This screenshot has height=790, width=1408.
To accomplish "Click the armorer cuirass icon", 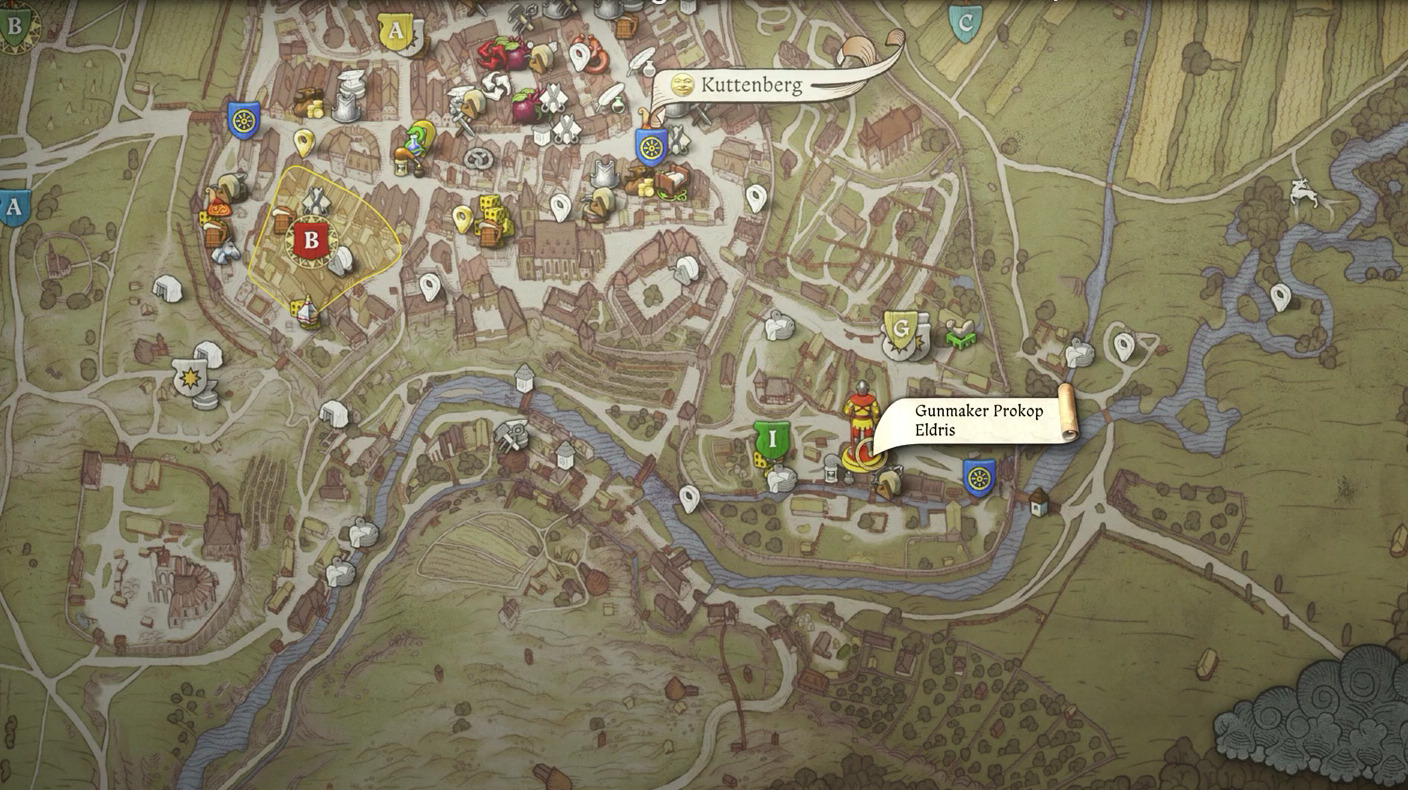I will coord(602,172).
